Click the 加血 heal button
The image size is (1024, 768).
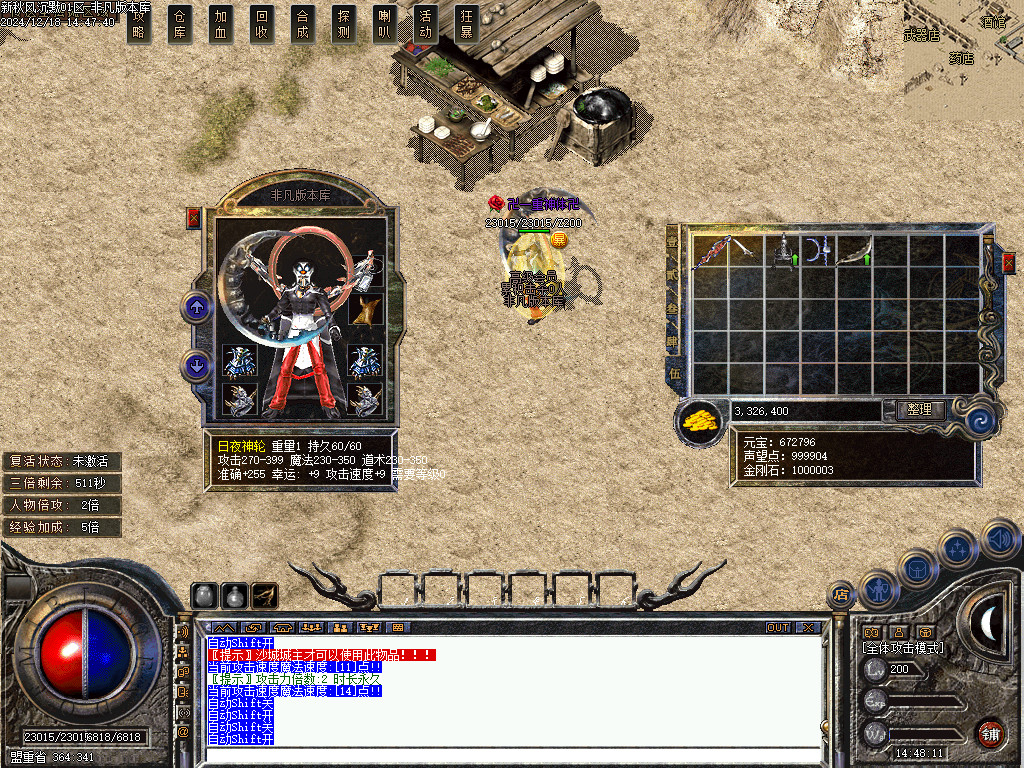point(221,24)
